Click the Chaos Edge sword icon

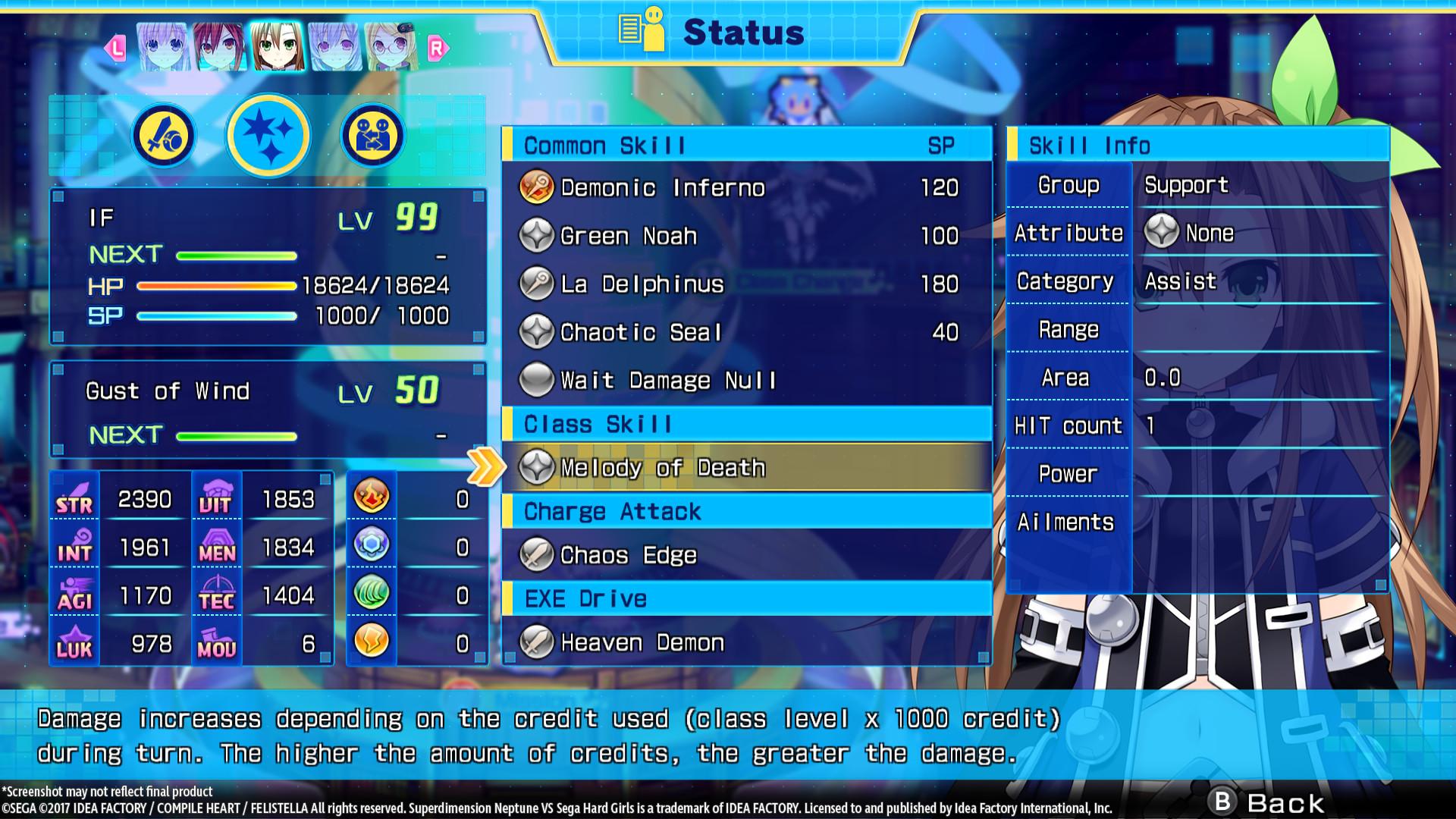click(535, 554)
